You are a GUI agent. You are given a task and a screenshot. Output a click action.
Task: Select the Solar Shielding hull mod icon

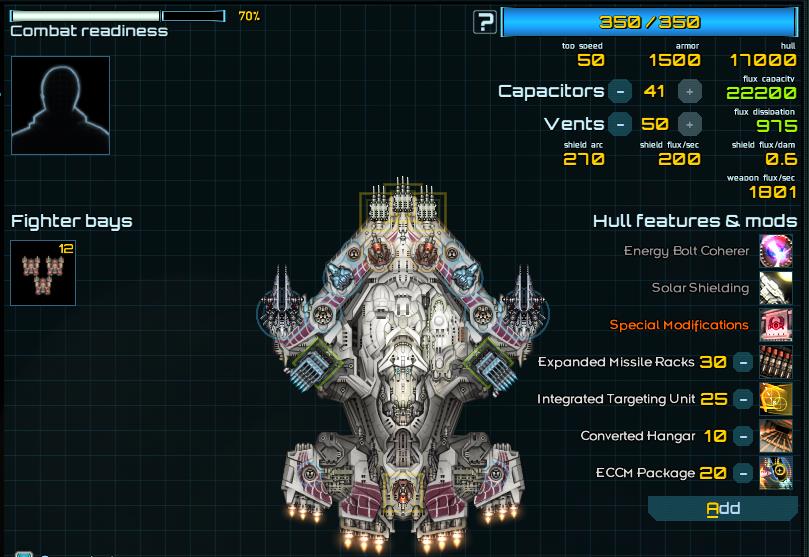[x=776, y=288]
